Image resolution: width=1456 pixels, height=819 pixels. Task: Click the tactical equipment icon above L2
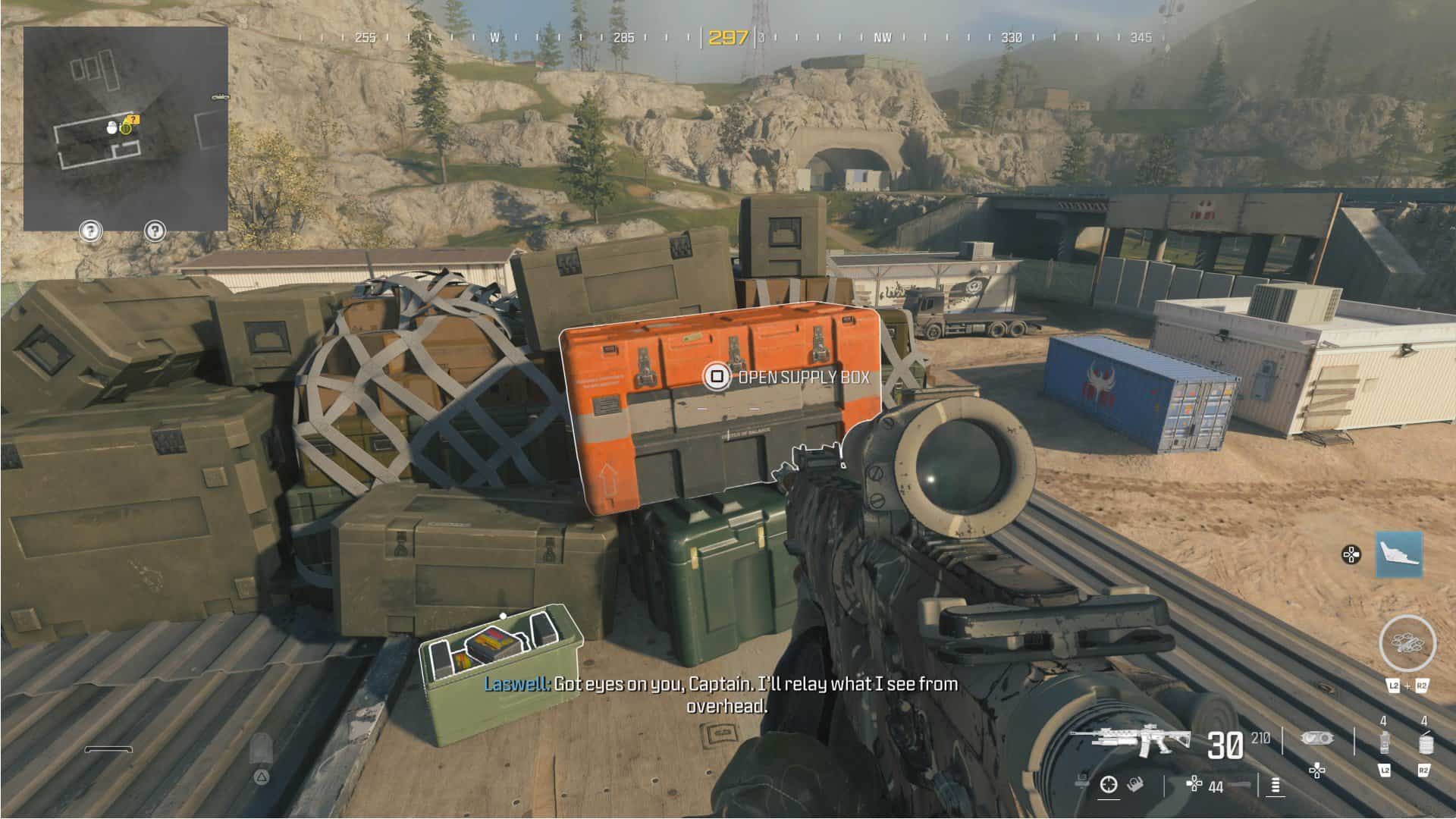(1385, 743)
